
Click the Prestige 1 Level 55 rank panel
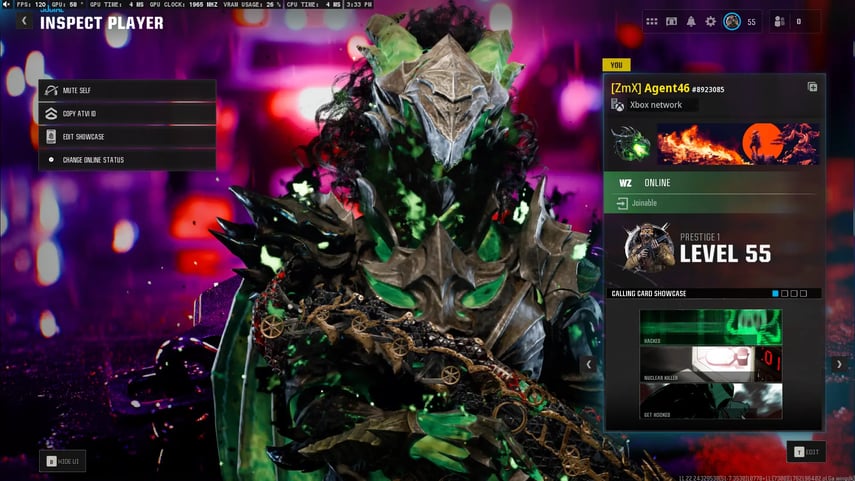714,248
